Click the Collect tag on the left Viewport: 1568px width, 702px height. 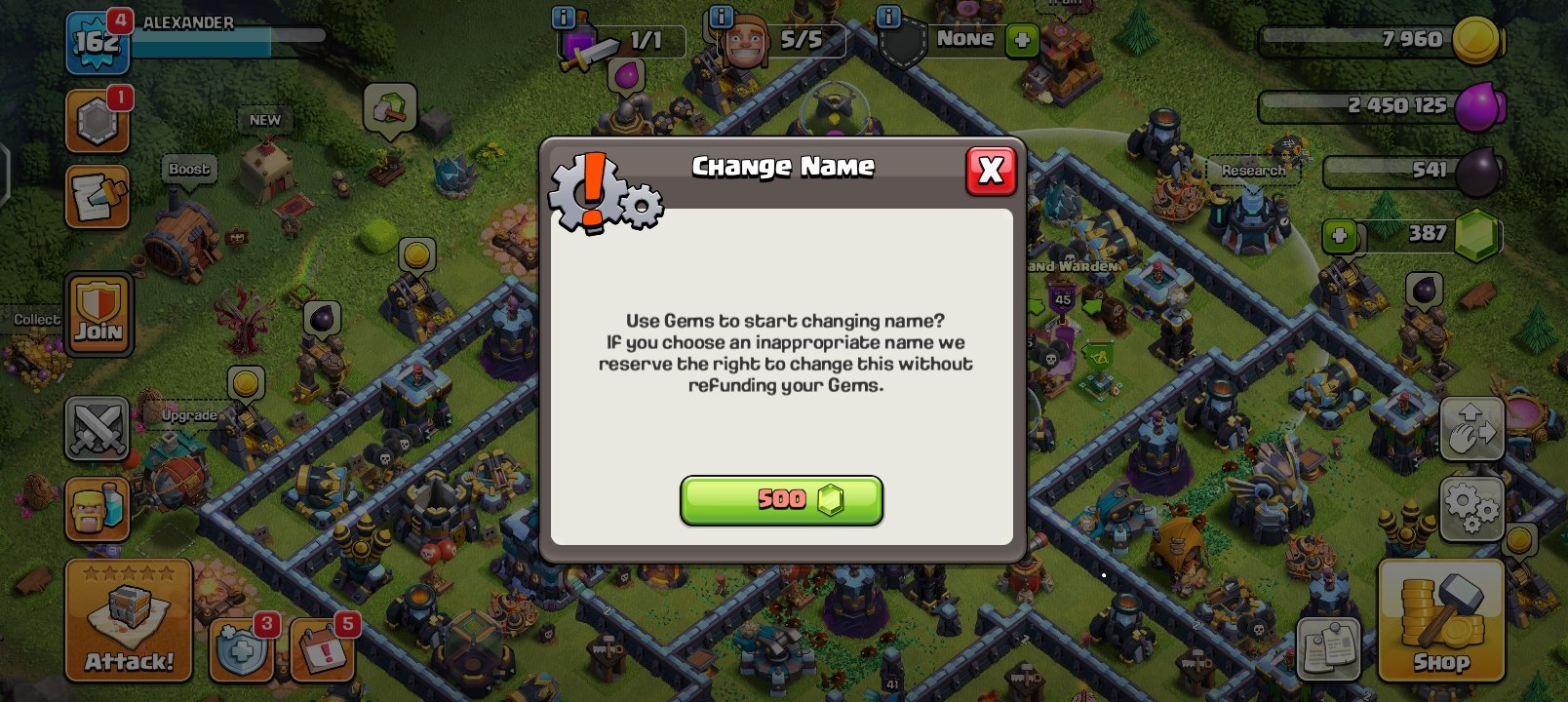click(37, 319)
